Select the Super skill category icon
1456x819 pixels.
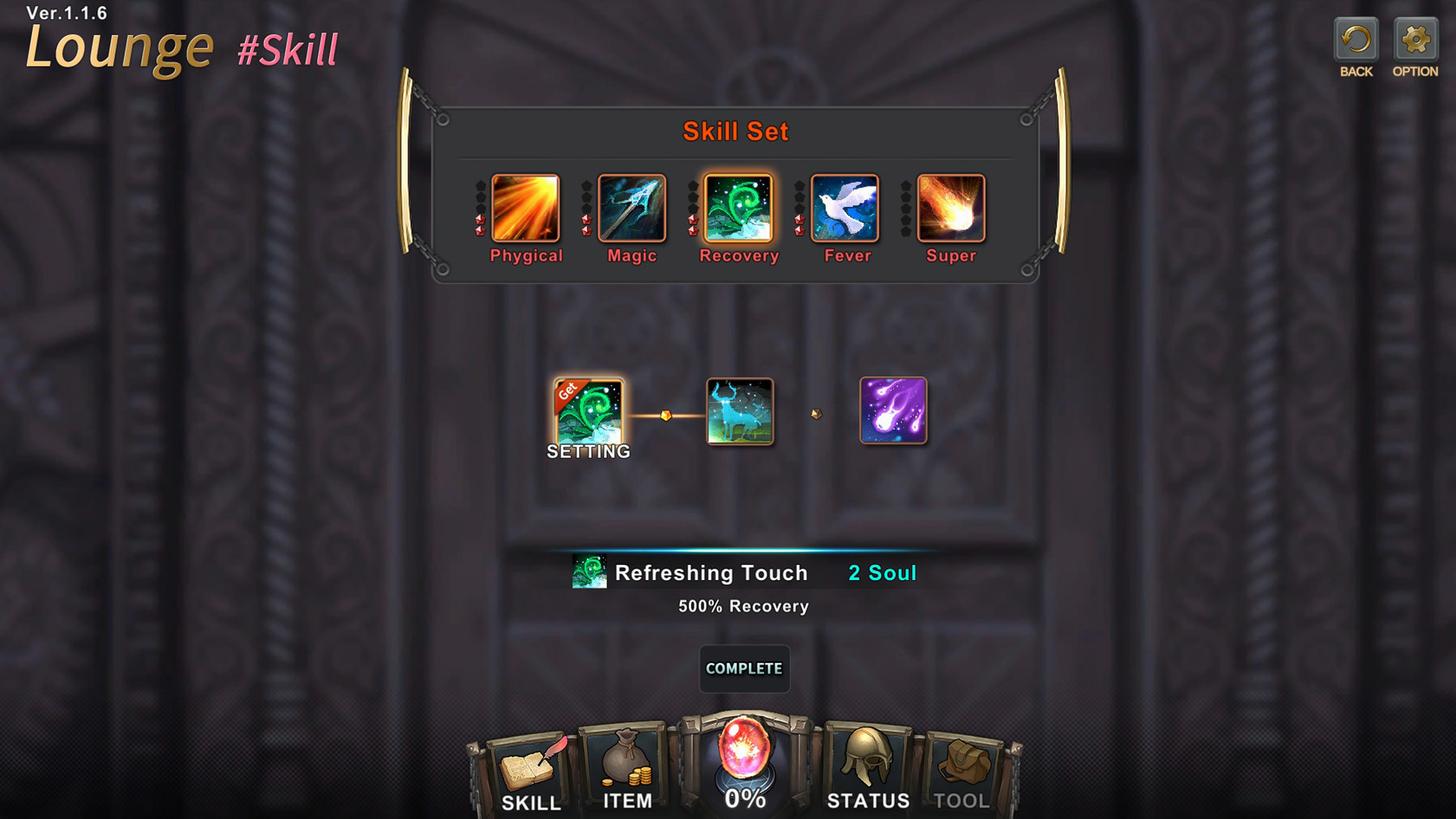click(951, 206)
